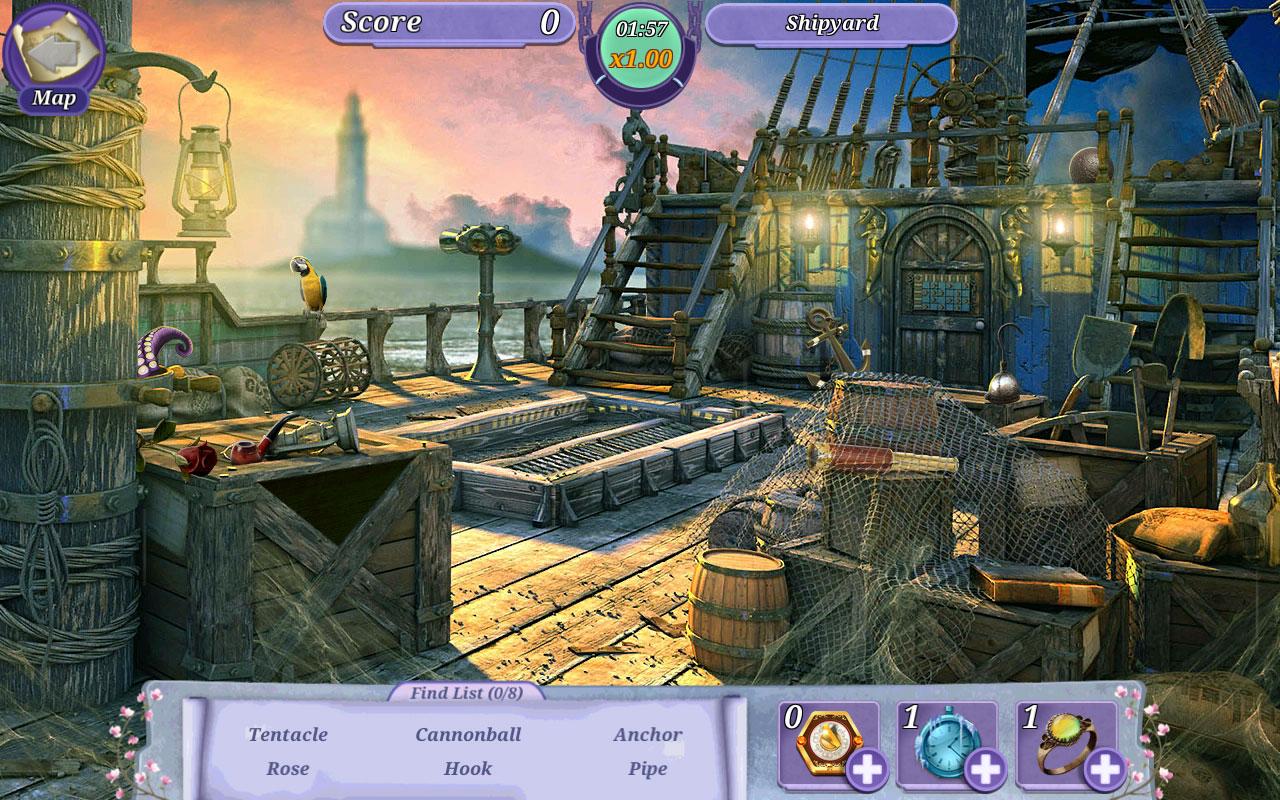Add more compass power-ups with plus button

click(865, 769)
